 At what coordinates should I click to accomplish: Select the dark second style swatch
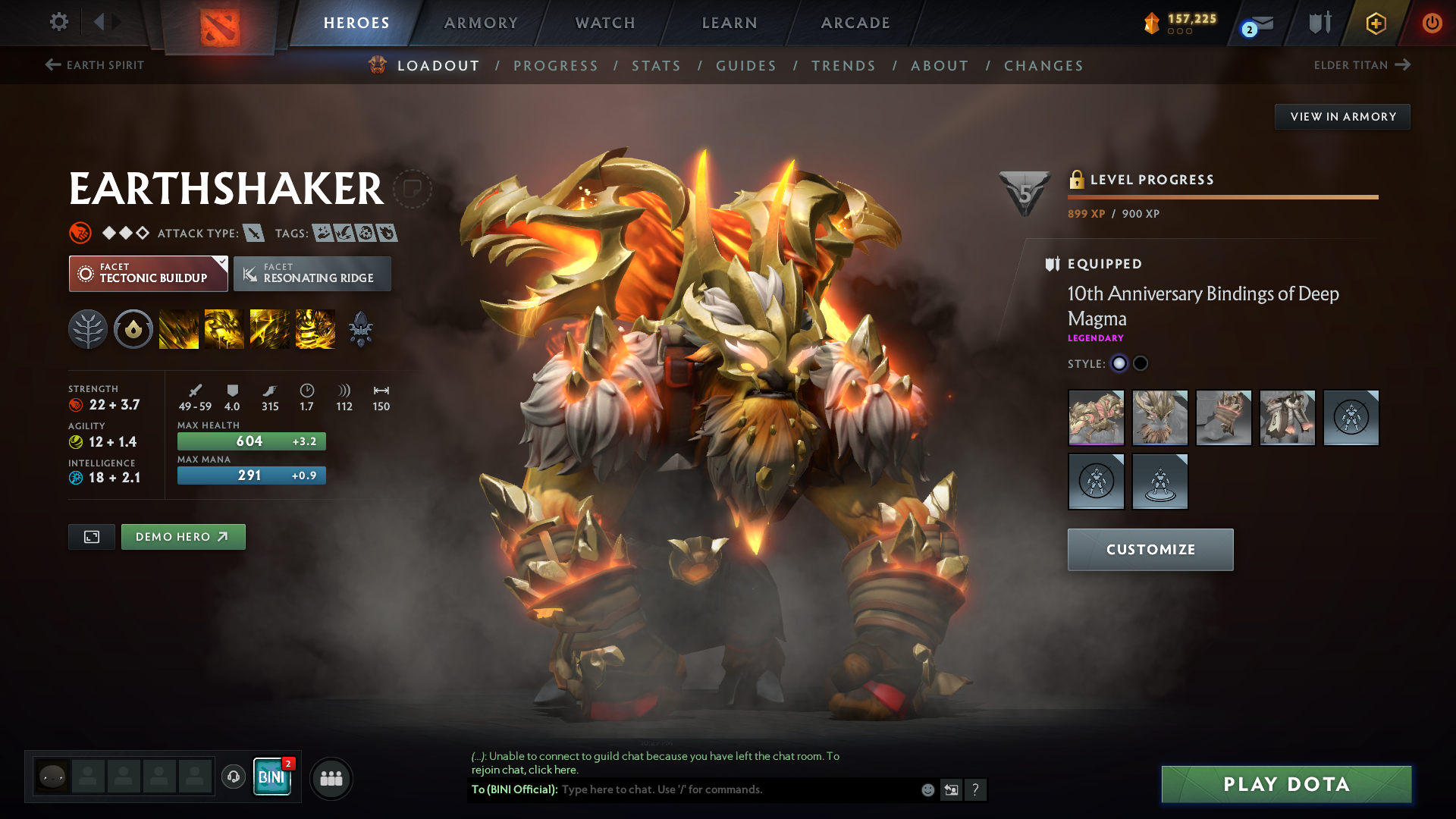[1141, 364]
